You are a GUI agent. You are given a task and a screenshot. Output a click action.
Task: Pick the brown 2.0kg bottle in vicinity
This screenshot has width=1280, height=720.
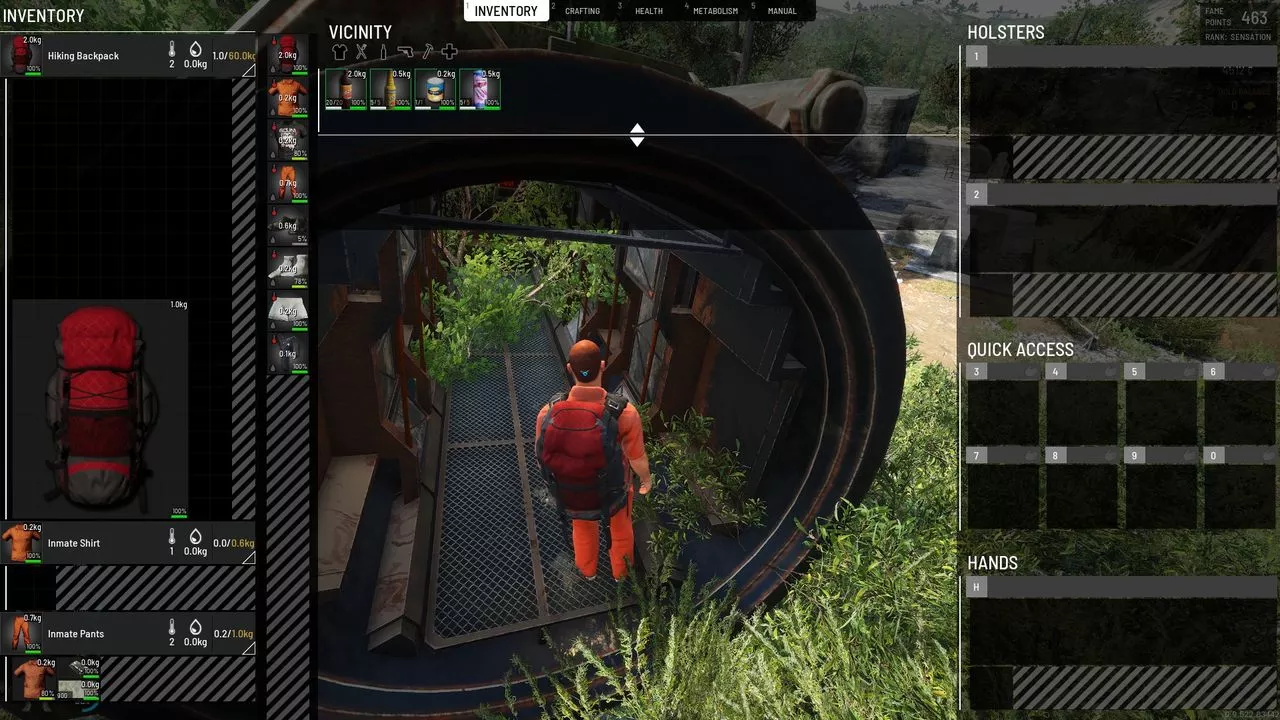345,89
